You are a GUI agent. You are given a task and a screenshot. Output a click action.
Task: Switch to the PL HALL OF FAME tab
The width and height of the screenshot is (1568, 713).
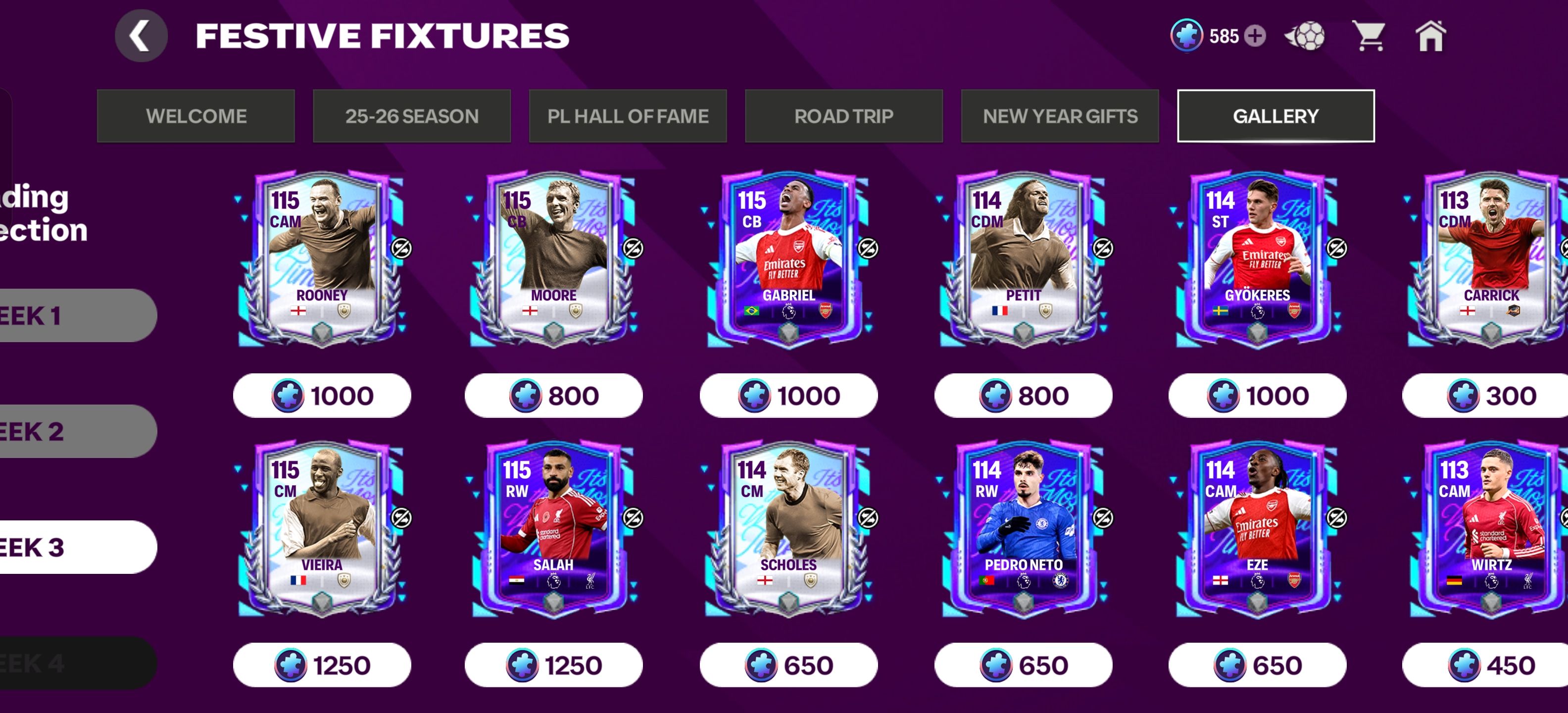click(628, 116)
